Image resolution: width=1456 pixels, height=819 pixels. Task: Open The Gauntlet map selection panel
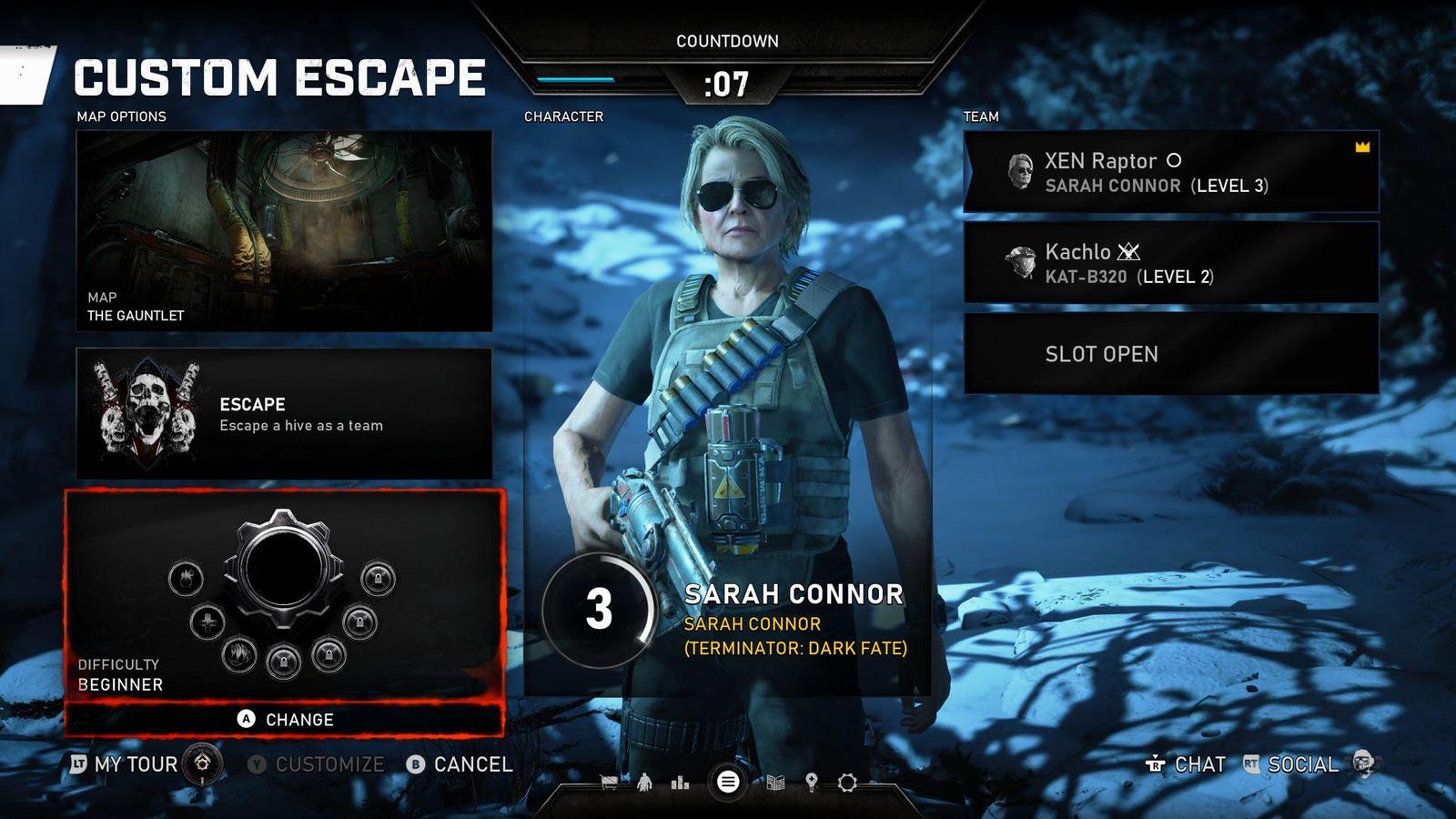click(x=284, y=230)
